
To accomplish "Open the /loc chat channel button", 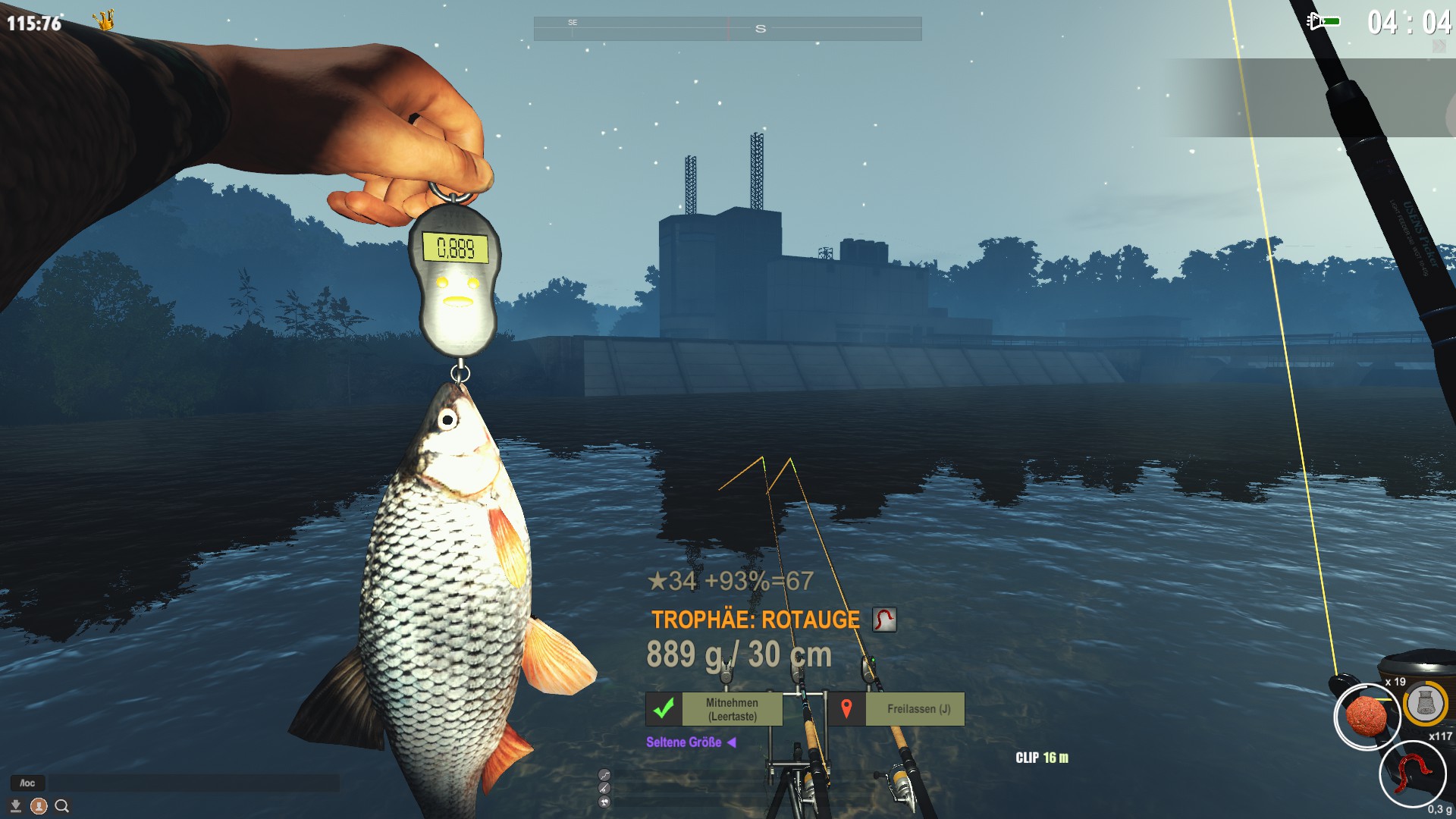I will 27,783.
